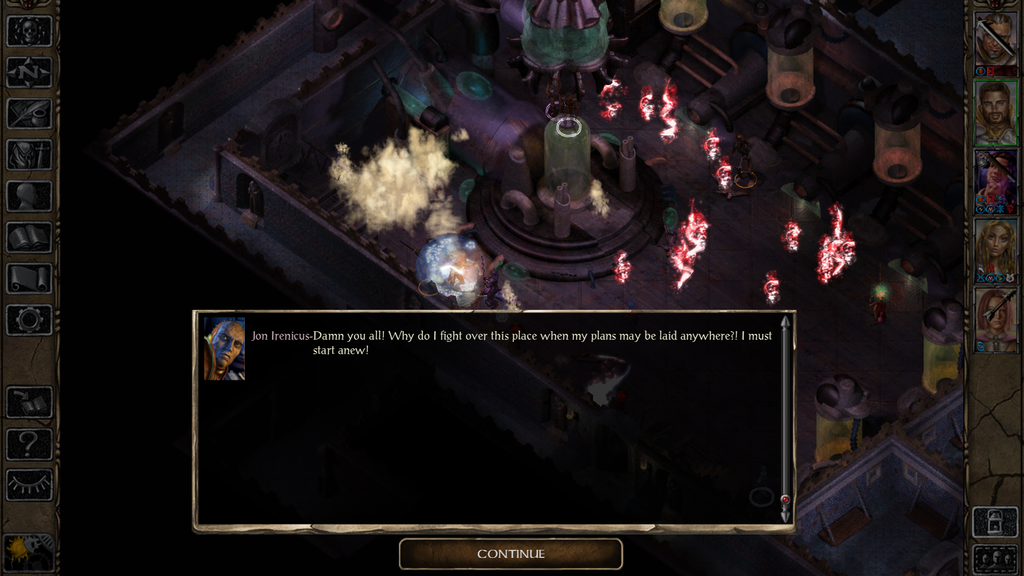Open the priest scroll screen
This screenshot has height=576, width=1024.
(28, 278)
